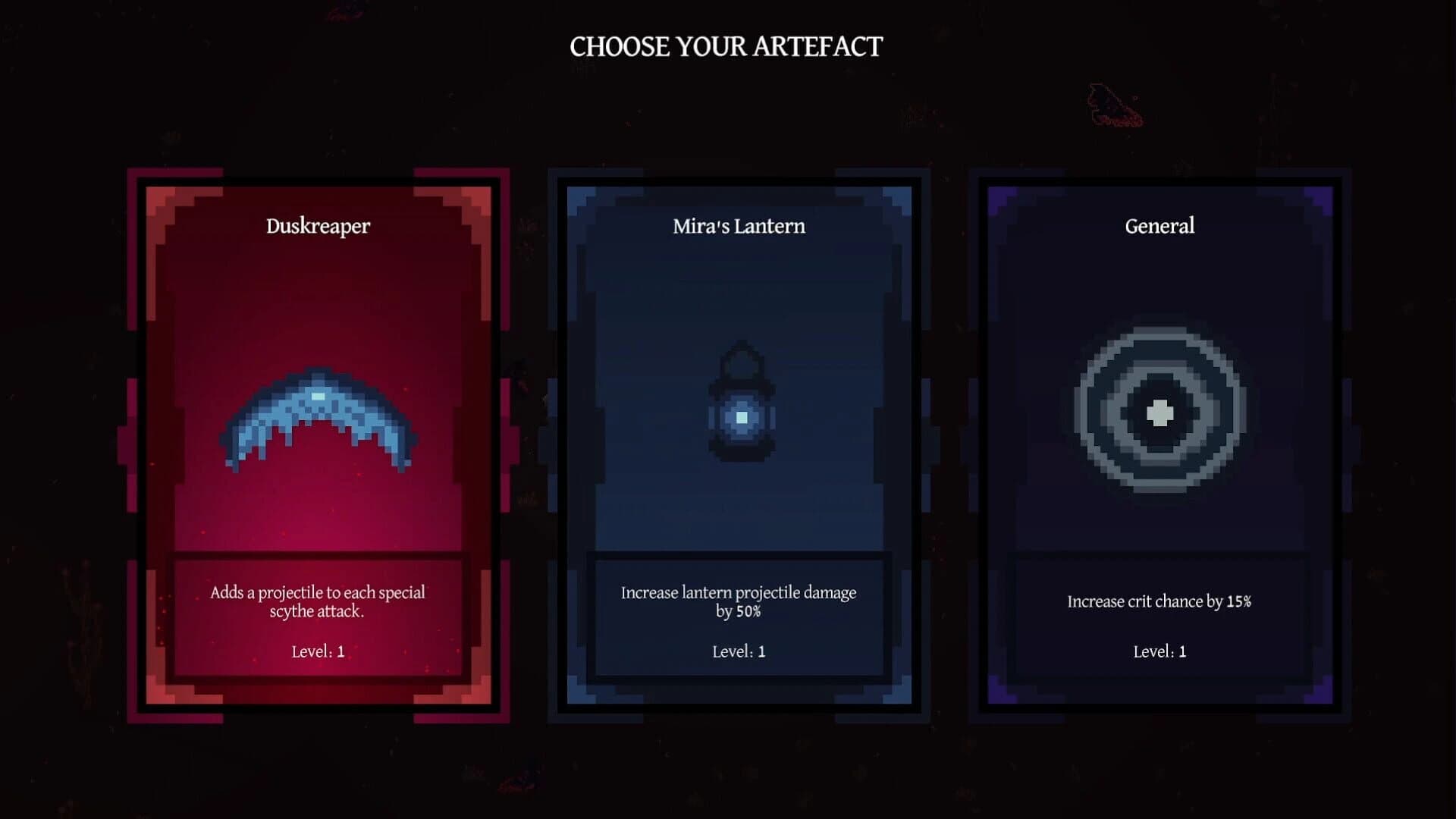This screenshot has height=819, width=1456.
Task: Click the bright highlight on the scythe blade
Action: 318,395
